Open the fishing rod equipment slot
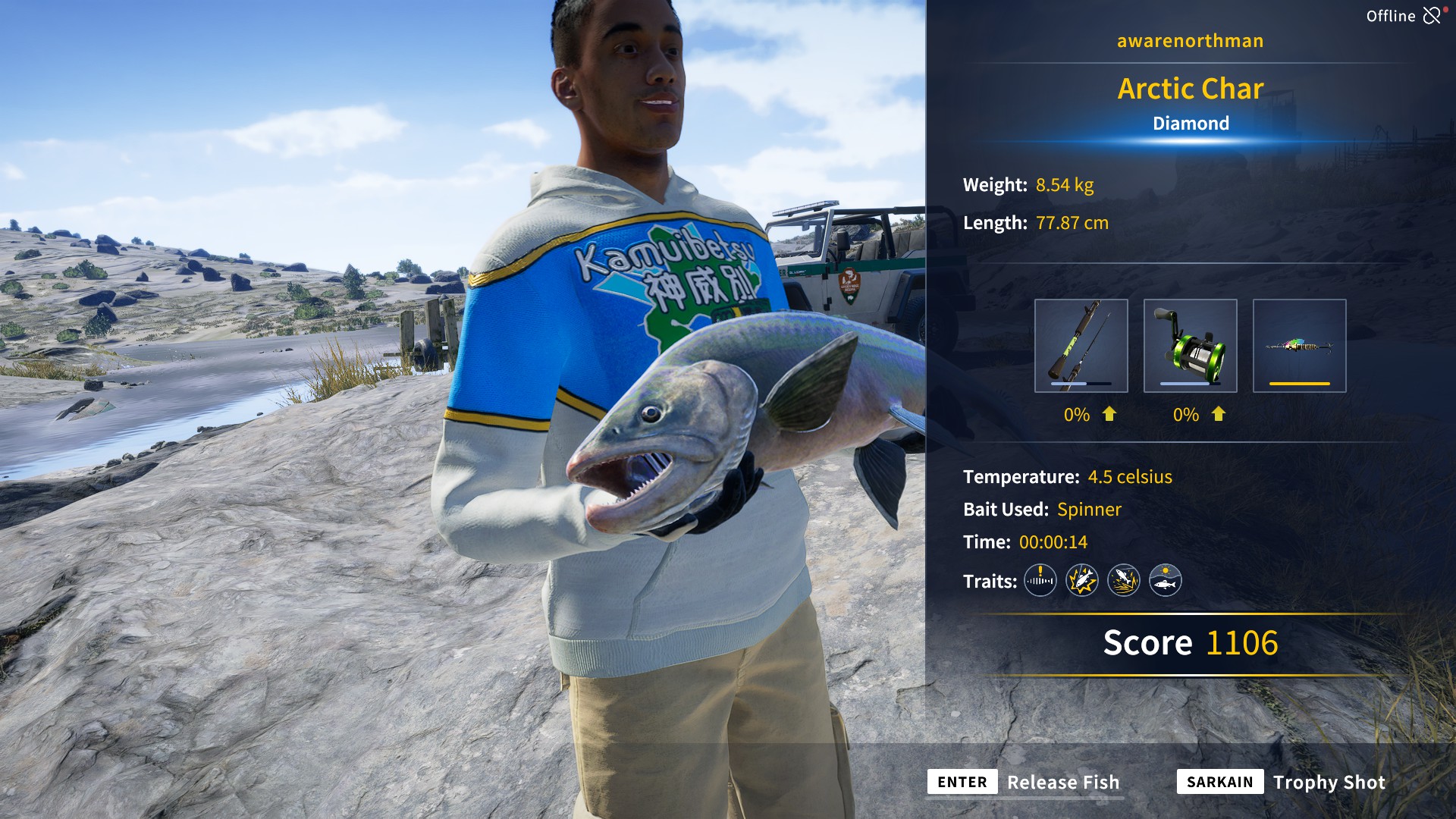Screen dimensions: 1456x819 (1080, 346)
